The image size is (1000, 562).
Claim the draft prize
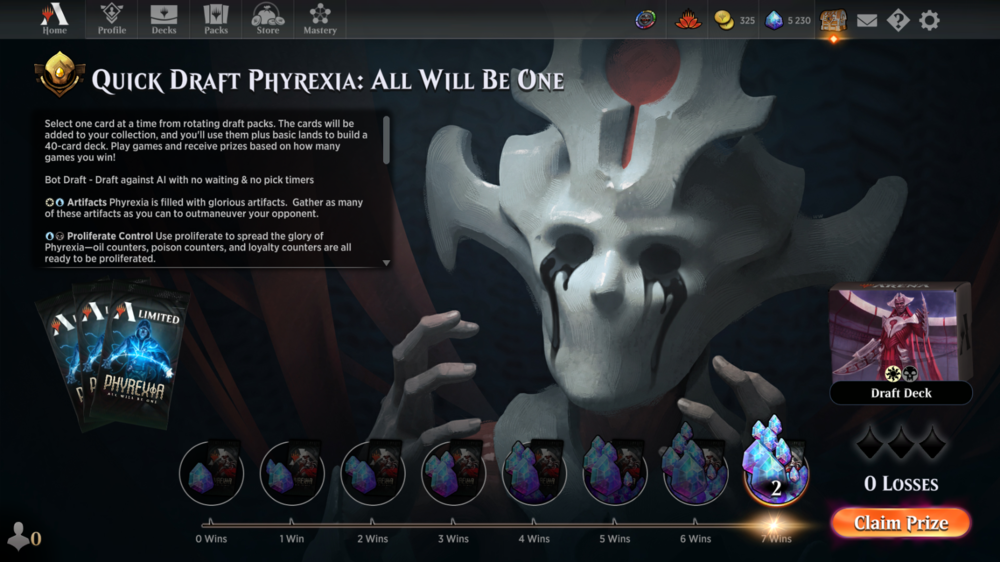pos(900,523)
